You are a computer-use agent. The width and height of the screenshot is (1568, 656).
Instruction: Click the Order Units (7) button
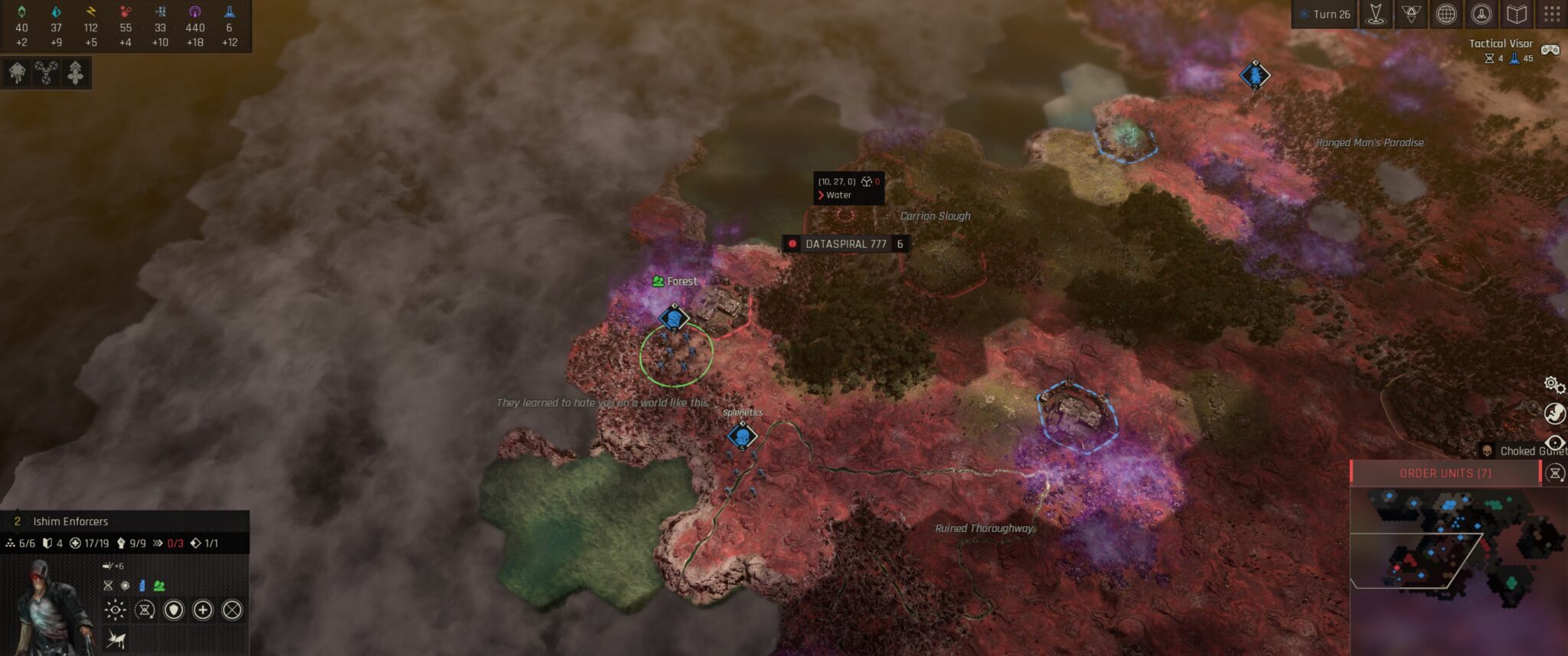[x=1445, y=473]
